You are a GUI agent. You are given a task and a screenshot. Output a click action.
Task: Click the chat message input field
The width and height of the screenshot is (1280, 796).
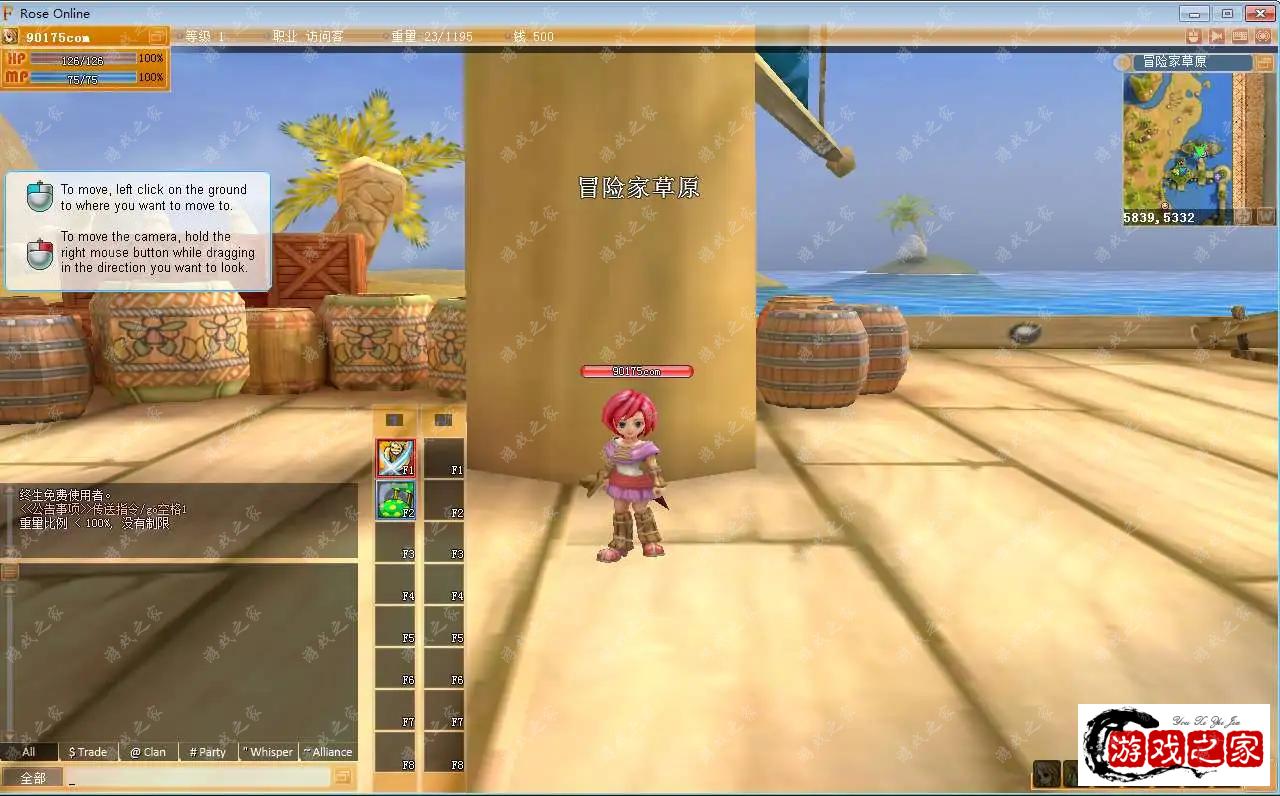point(198,778)
